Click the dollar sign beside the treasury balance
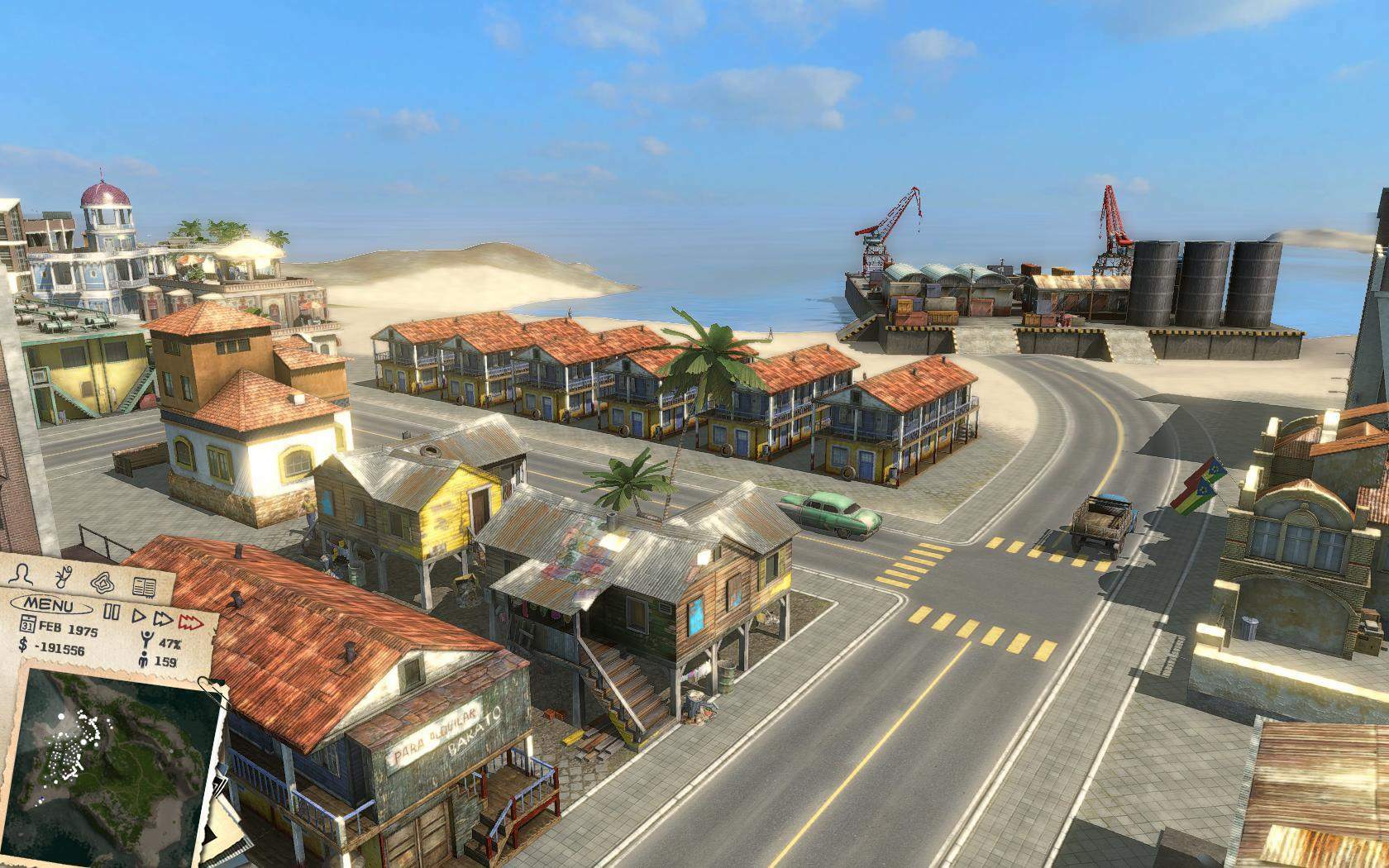This screenshot has width=1389, height=868. tap(22, 646)
